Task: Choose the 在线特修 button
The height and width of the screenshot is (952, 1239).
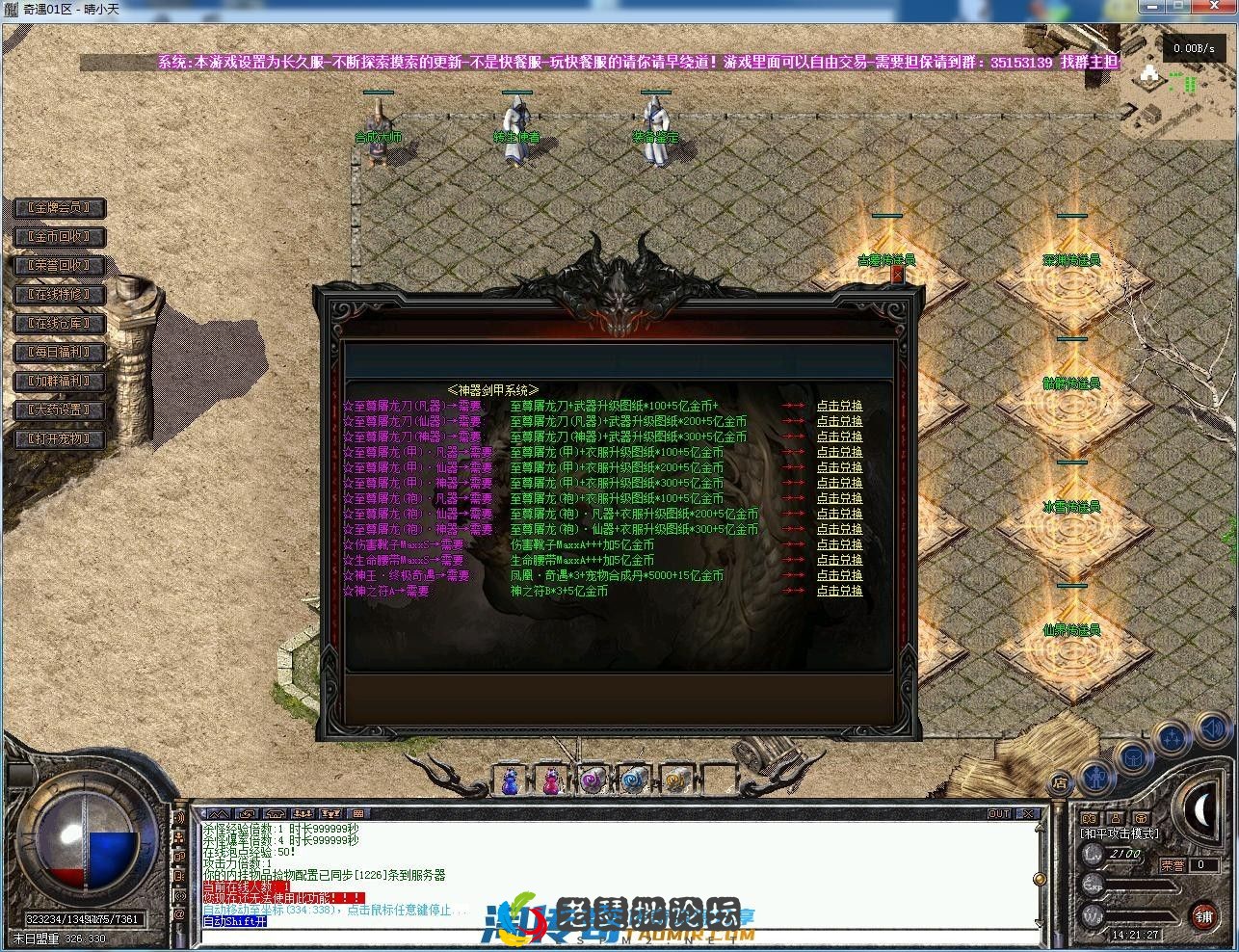Action: coord(58,295)
